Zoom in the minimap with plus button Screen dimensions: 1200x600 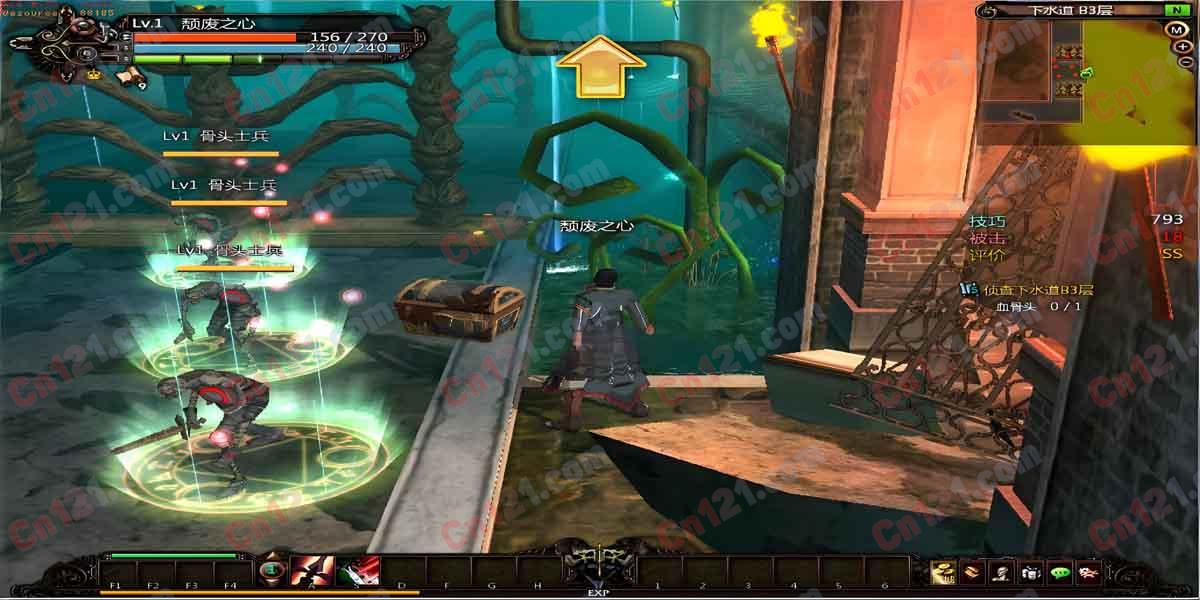[x=1184, y=46]
